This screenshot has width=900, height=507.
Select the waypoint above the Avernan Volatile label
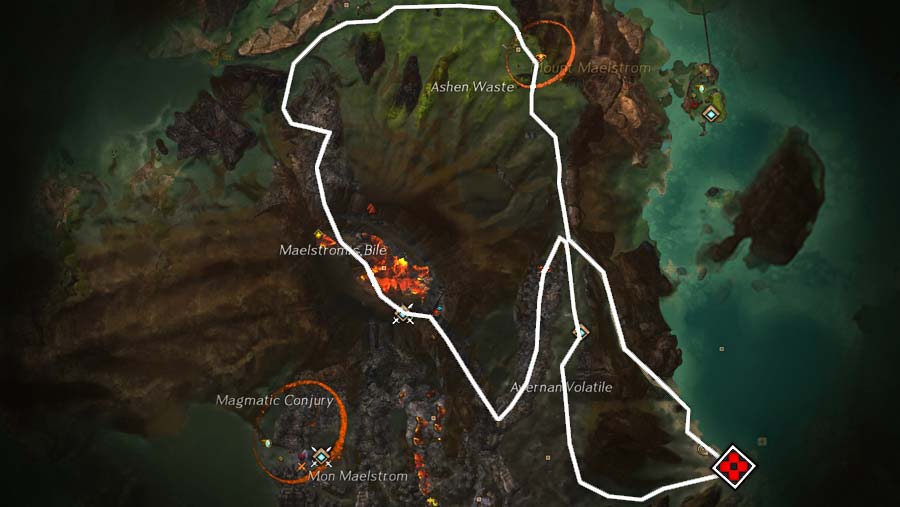pyautogui.click(x=581, y=331)
